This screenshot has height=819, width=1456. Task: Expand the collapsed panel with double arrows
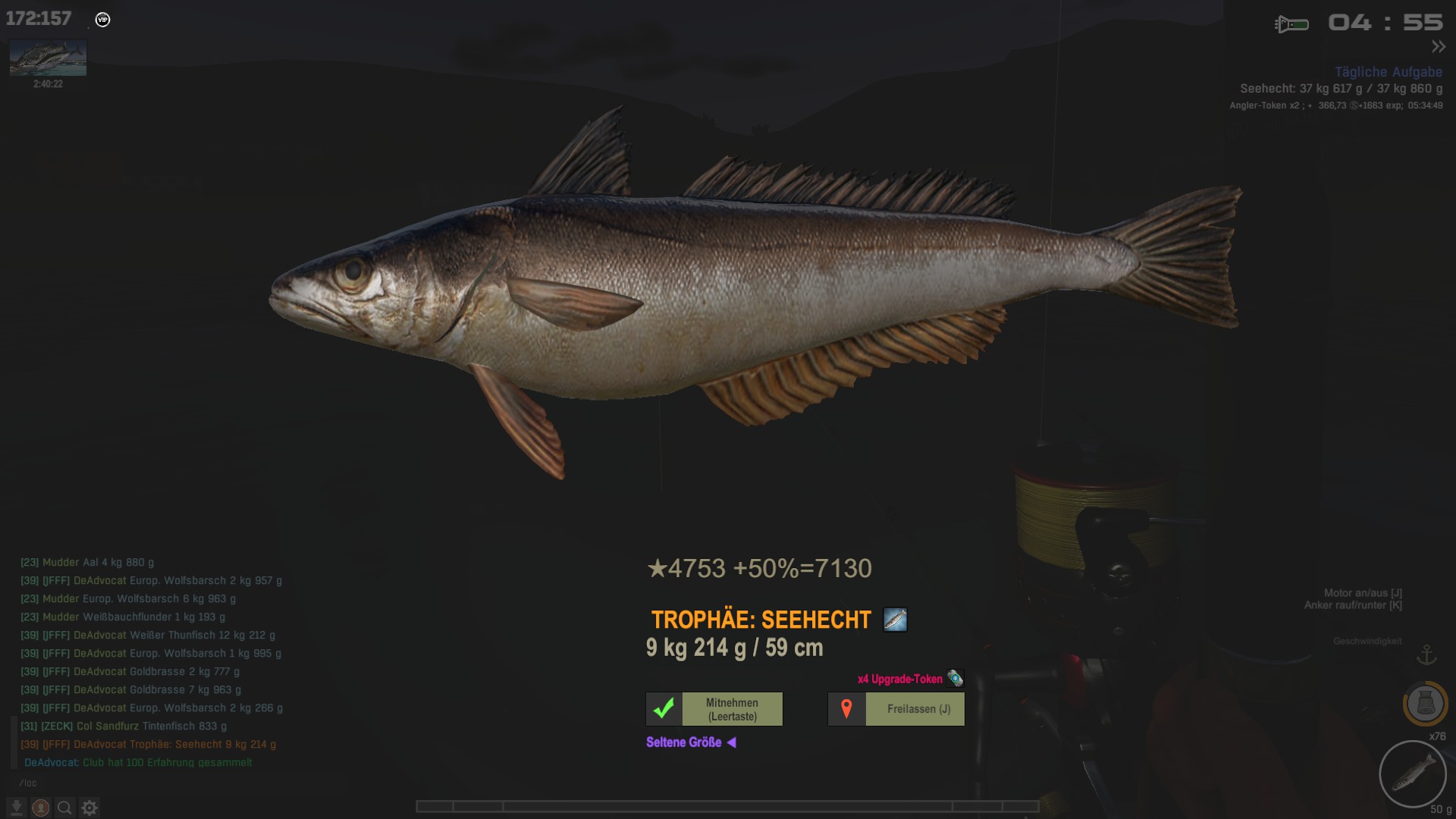[x=1438, y=47]
